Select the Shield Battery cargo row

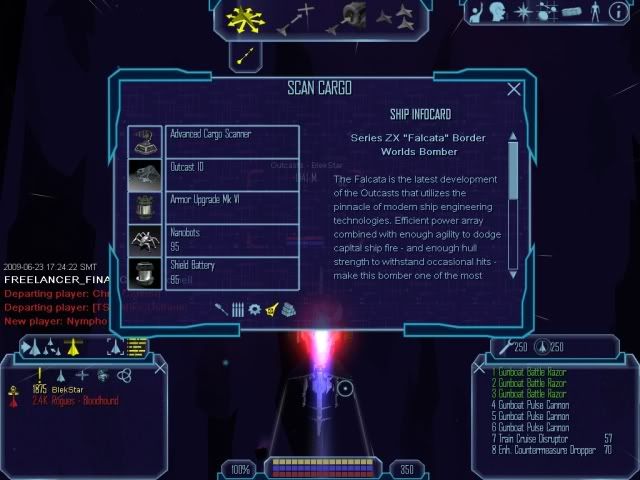213,273
